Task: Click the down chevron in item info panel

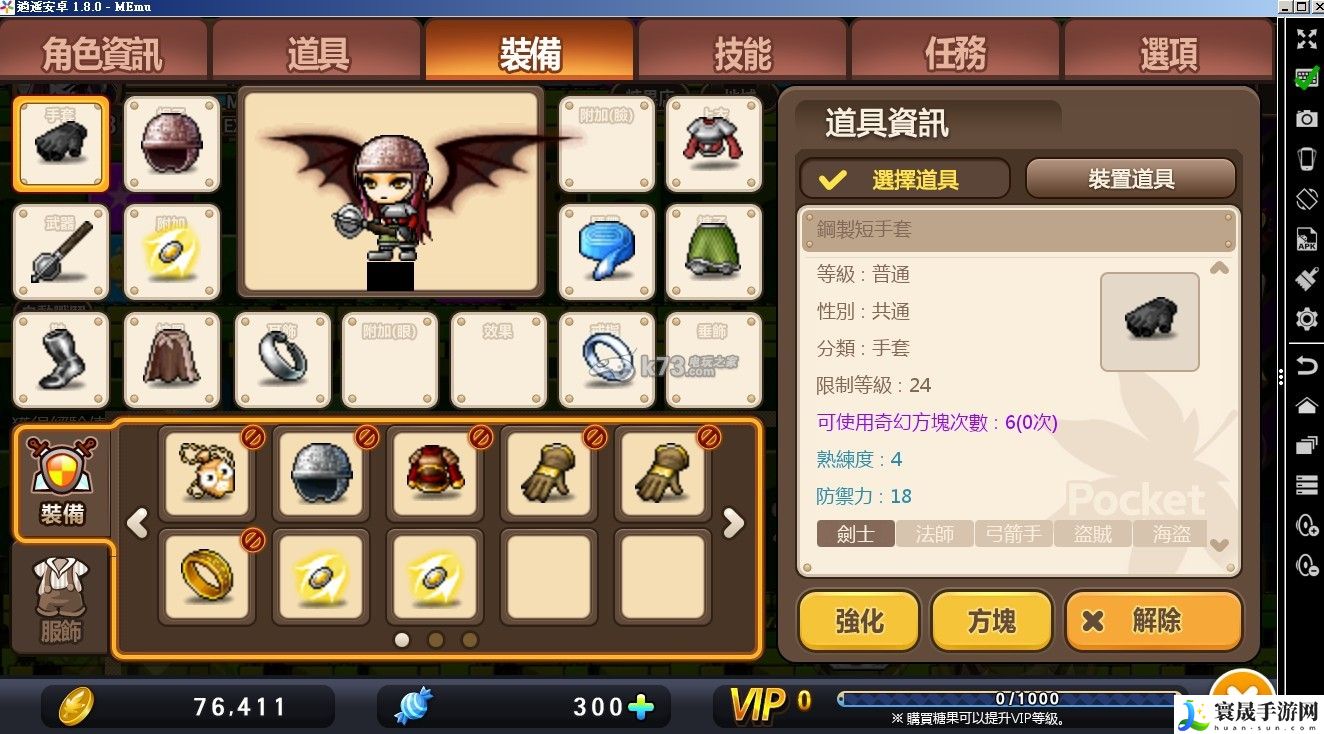Action: 1219,546
